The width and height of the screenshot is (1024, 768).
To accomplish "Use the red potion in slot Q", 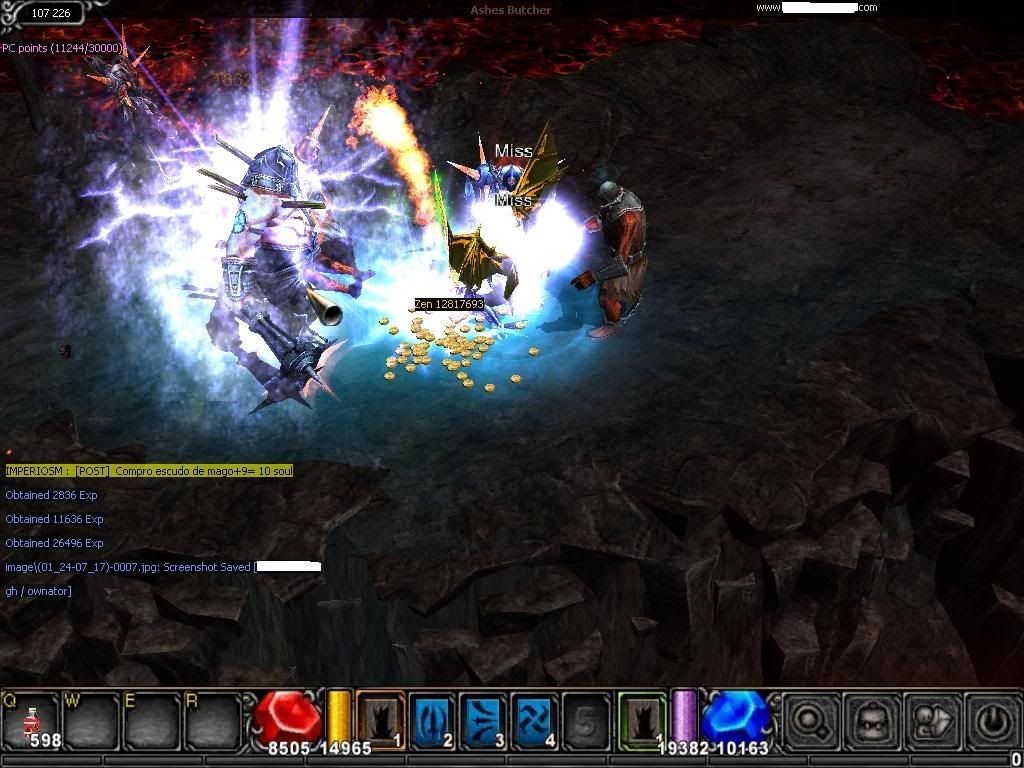I will tap(32, 720).
